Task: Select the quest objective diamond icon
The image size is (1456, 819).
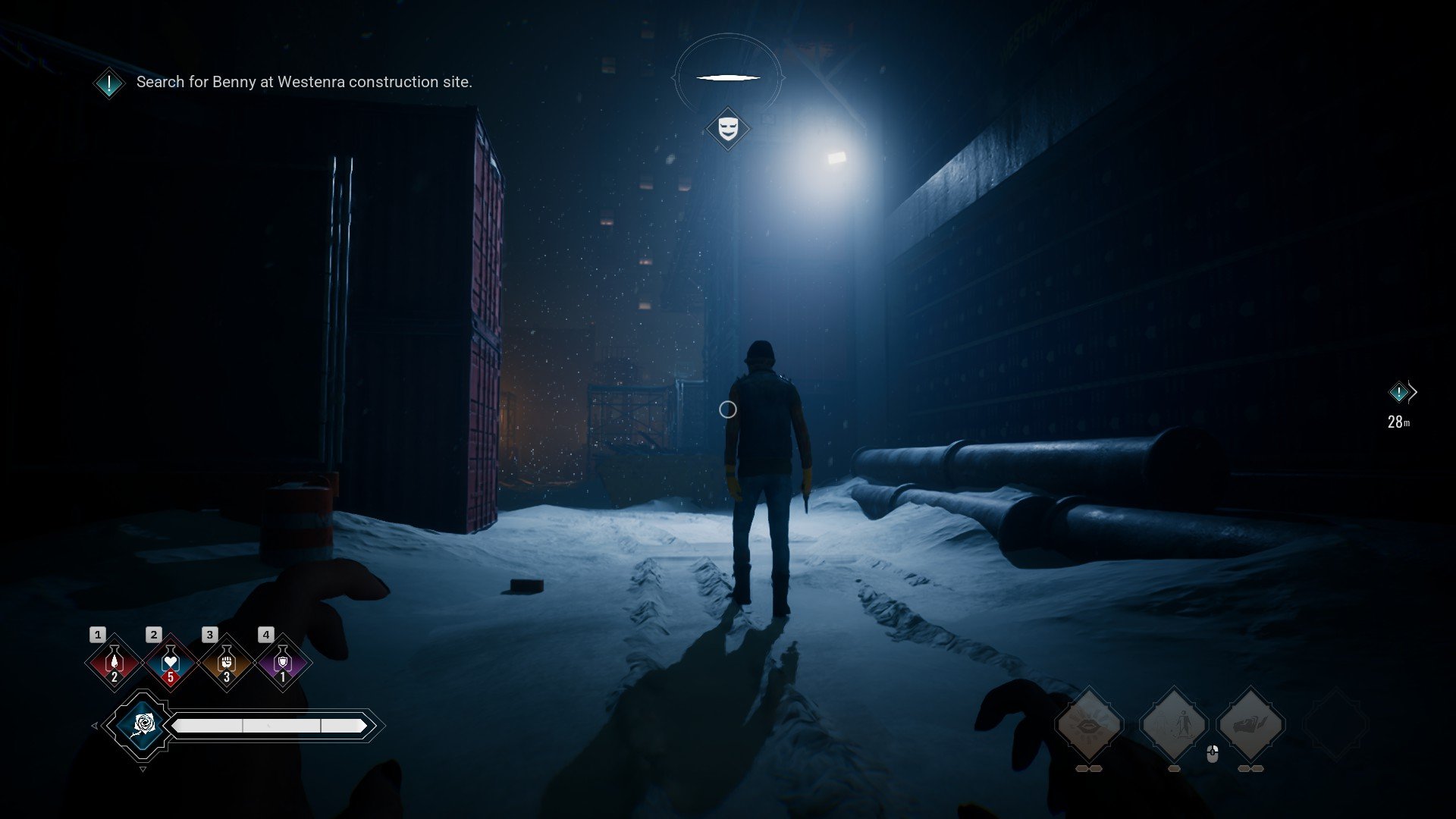Action: (109, 83)
